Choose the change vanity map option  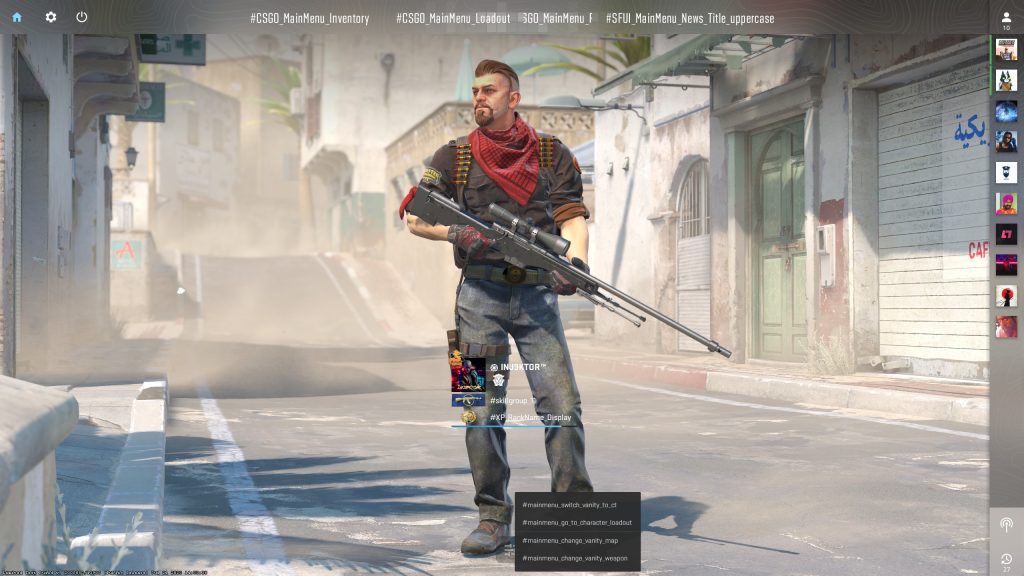pos(576,541)
